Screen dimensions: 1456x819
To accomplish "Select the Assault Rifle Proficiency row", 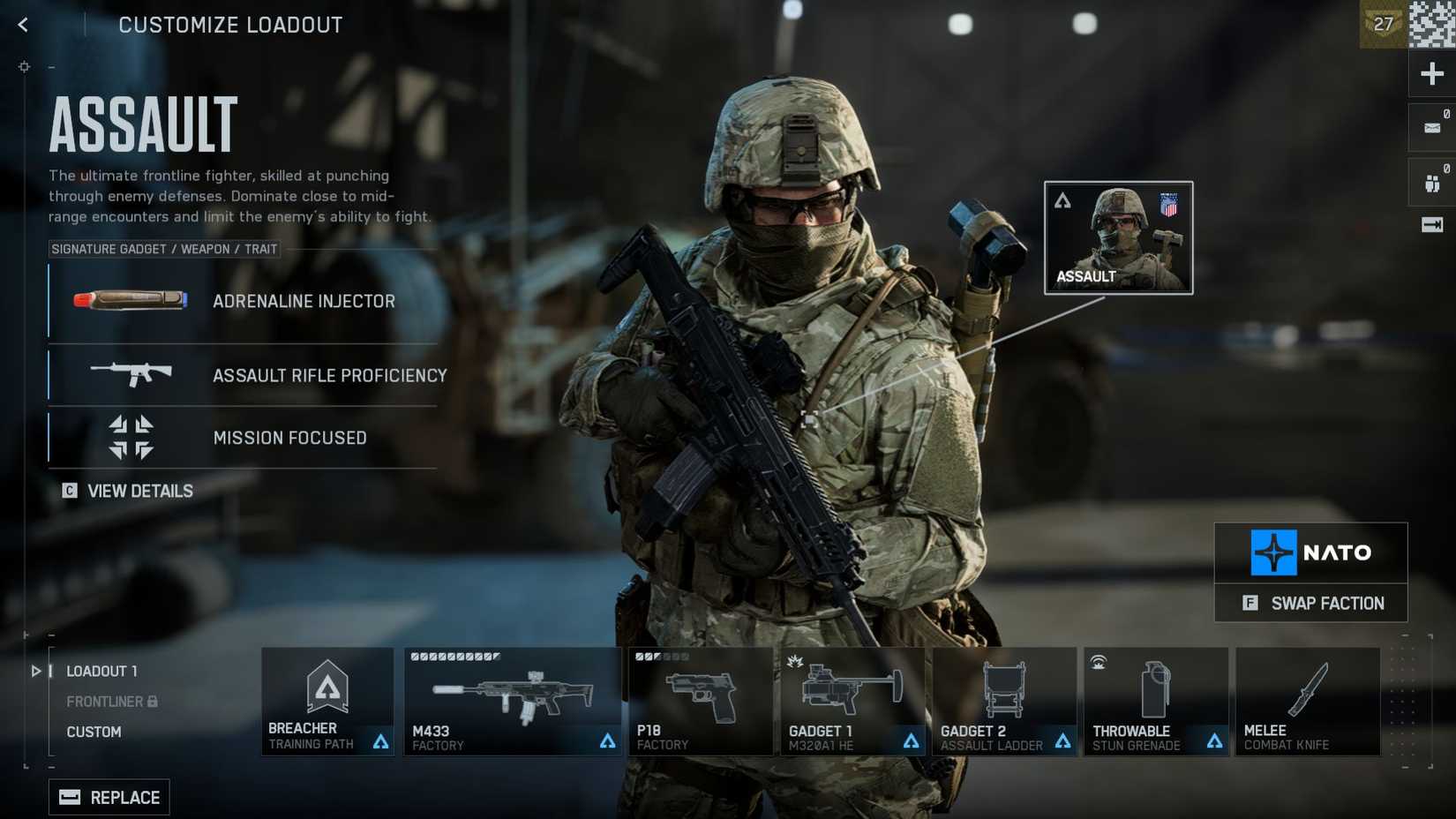I will [x=243, y=375].
